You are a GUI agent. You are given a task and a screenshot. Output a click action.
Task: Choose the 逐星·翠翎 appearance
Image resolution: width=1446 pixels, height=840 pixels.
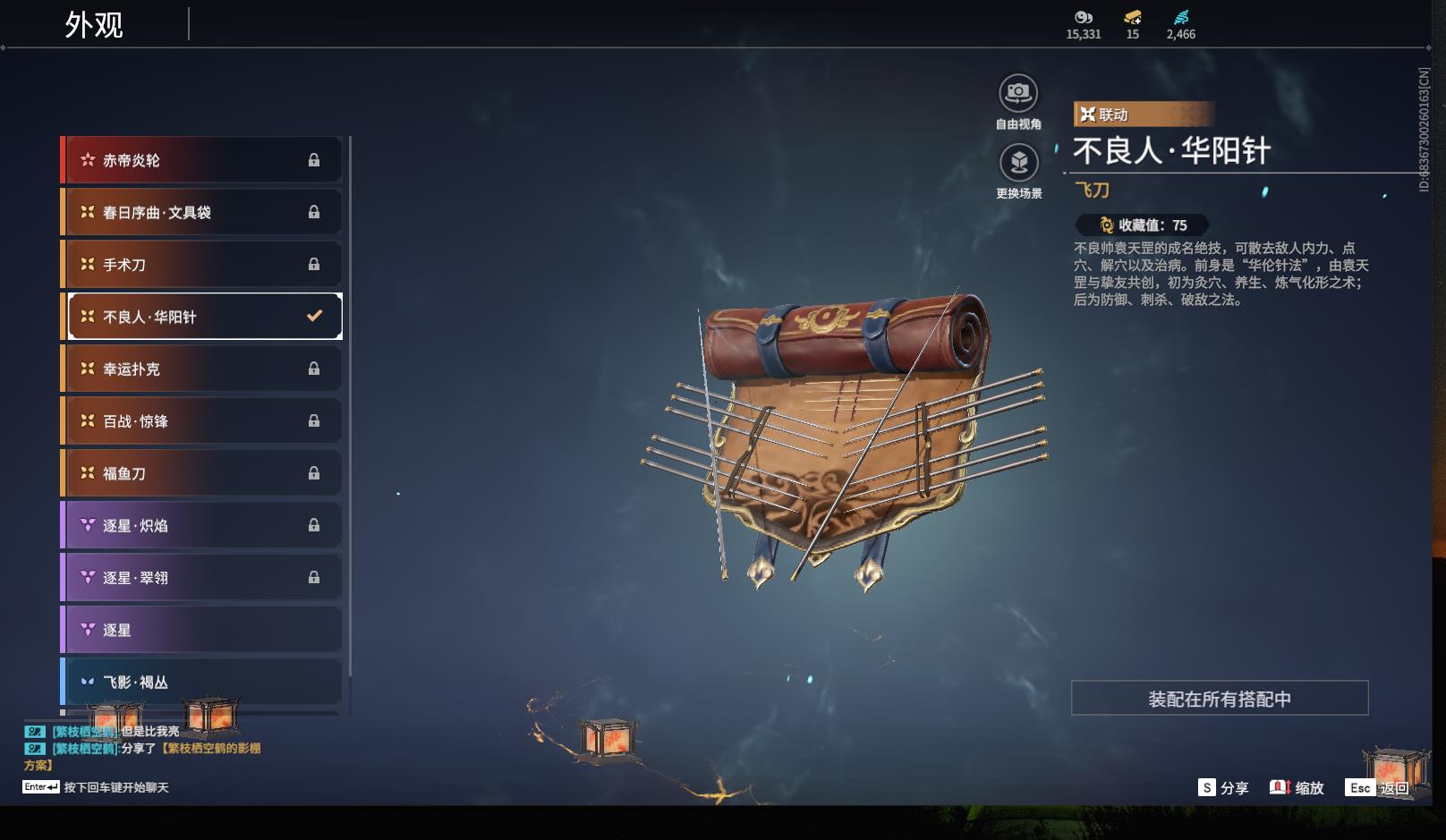click(203, 578)
